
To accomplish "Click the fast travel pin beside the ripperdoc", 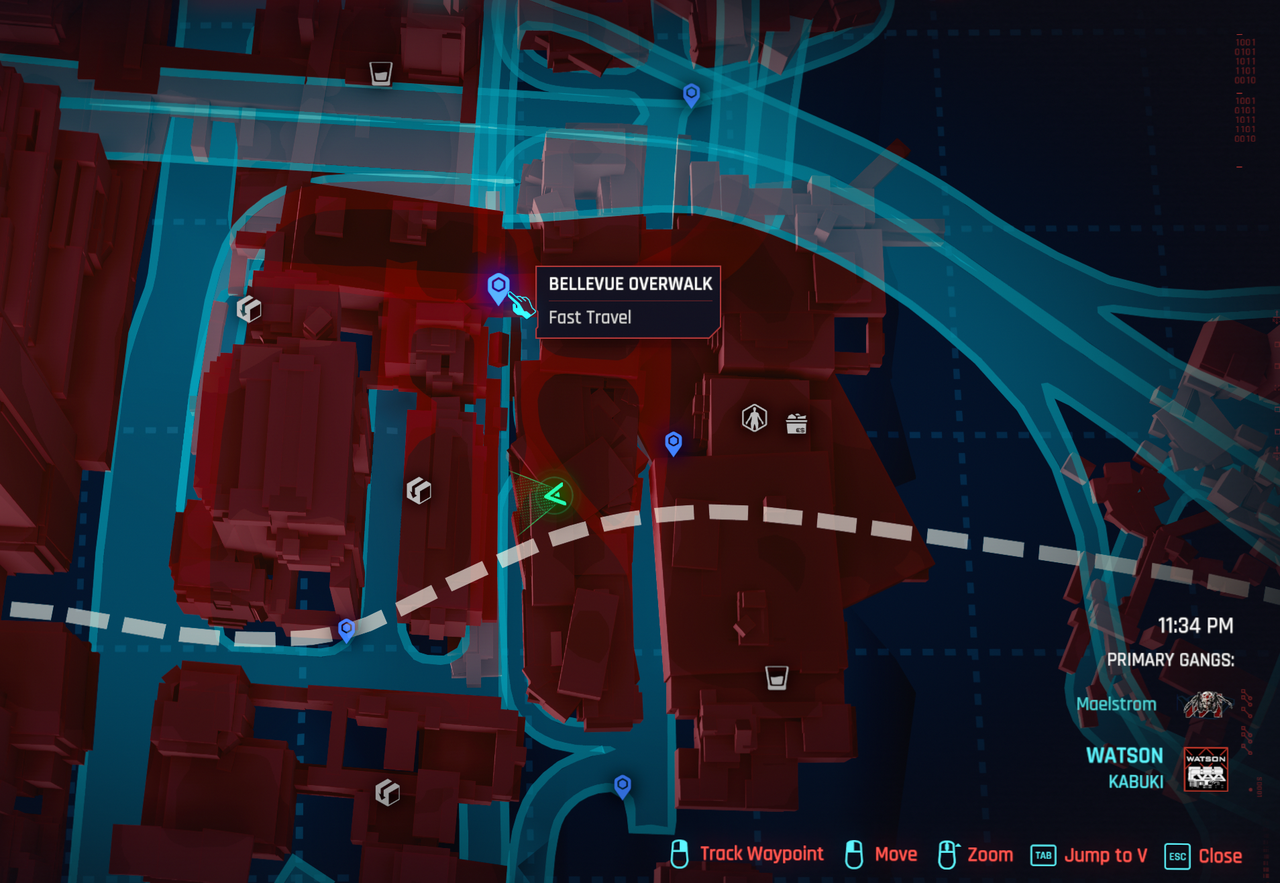I will 674,442.
